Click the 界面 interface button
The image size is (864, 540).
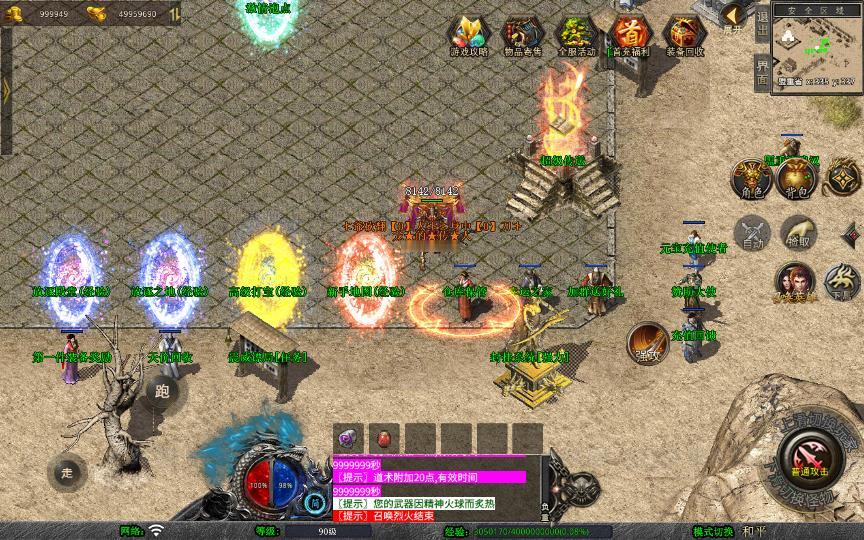pos(762,71)
